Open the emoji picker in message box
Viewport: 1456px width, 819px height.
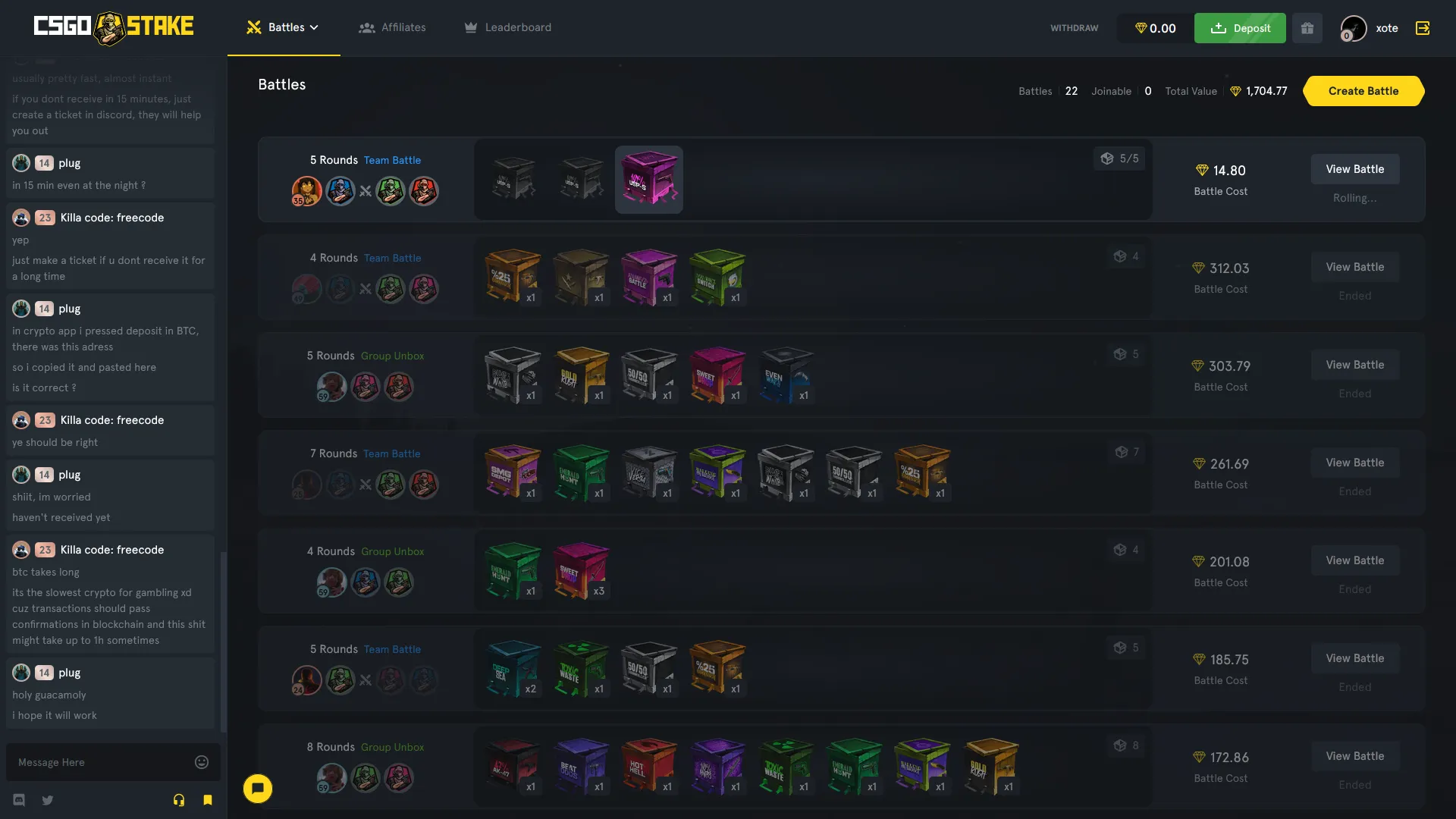click(201, 762)
